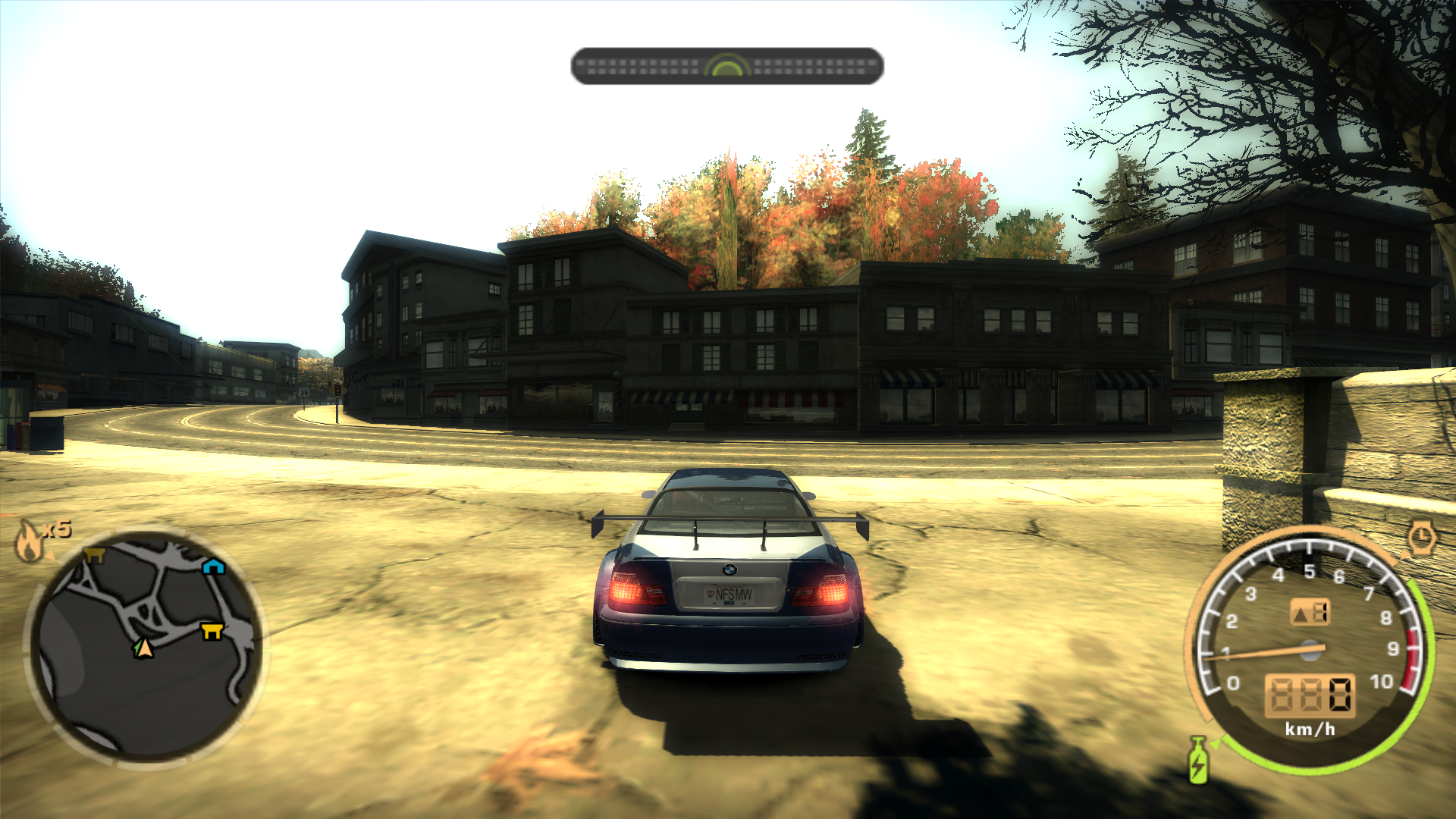
Task: Click the flame heat level icon
Action: tap(30, 541)
